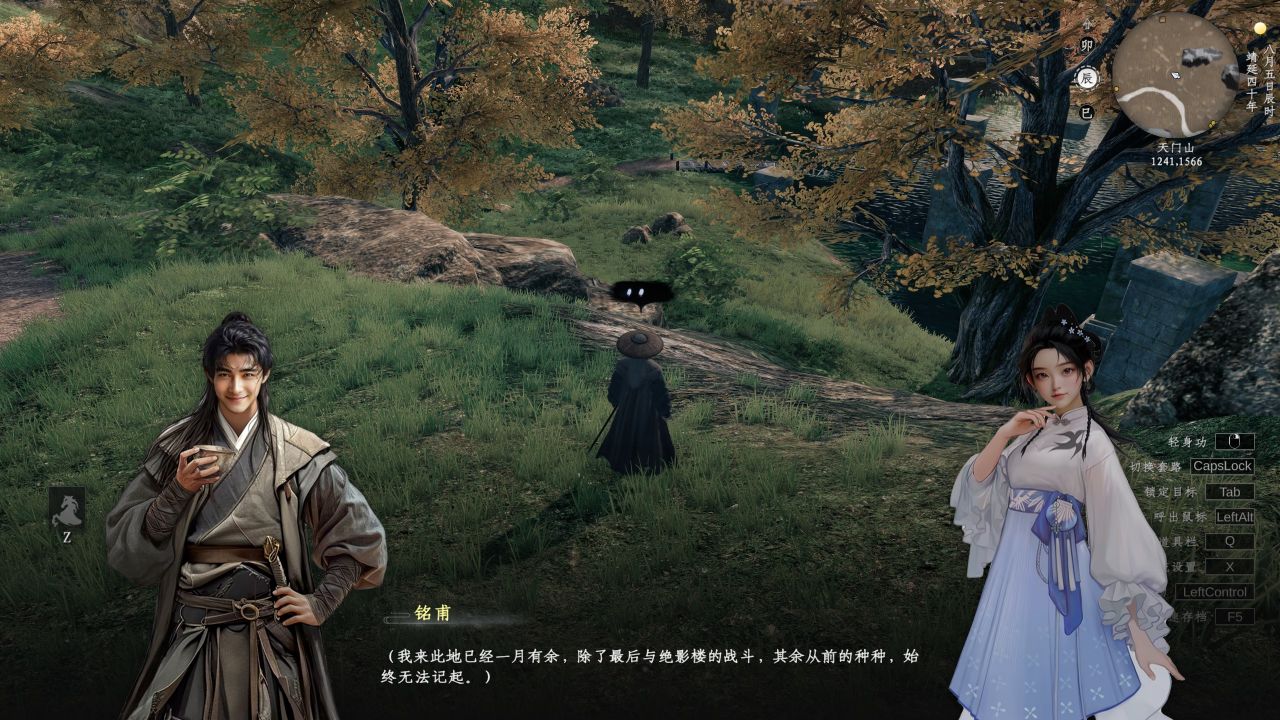Click the sun indicator beside the minimap

point(1260,28)
